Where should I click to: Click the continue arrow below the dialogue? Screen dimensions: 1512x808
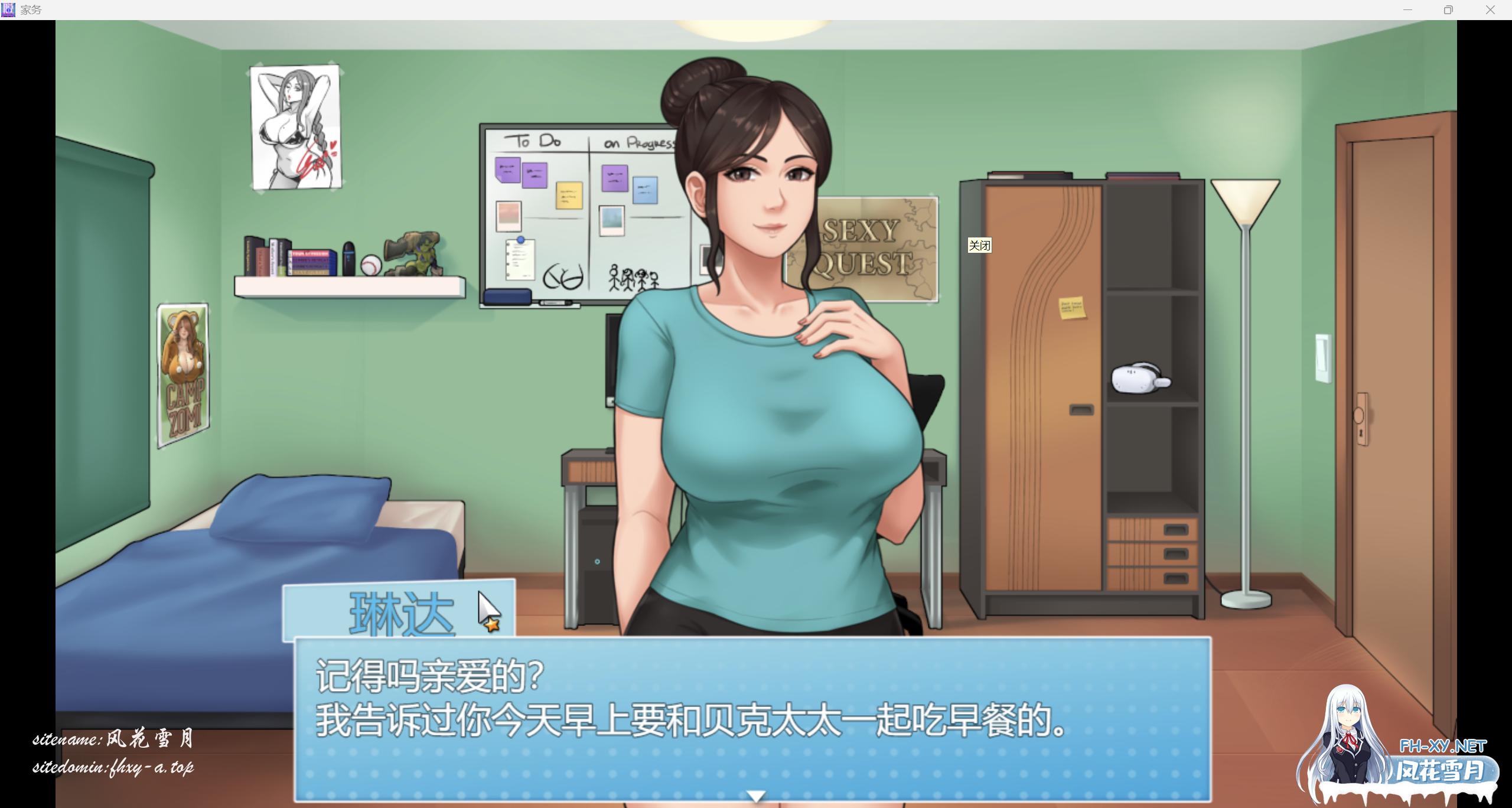tap(756, 796)
